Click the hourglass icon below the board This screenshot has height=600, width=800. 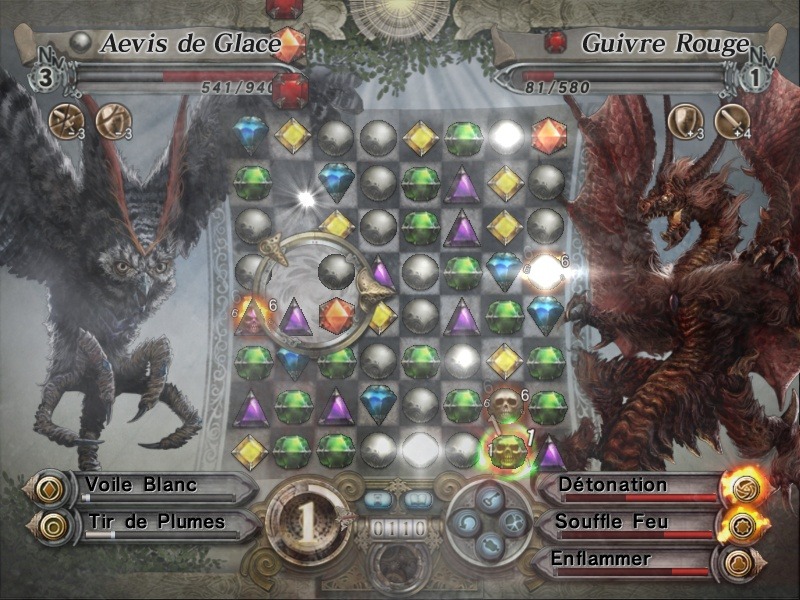point(378,499)
